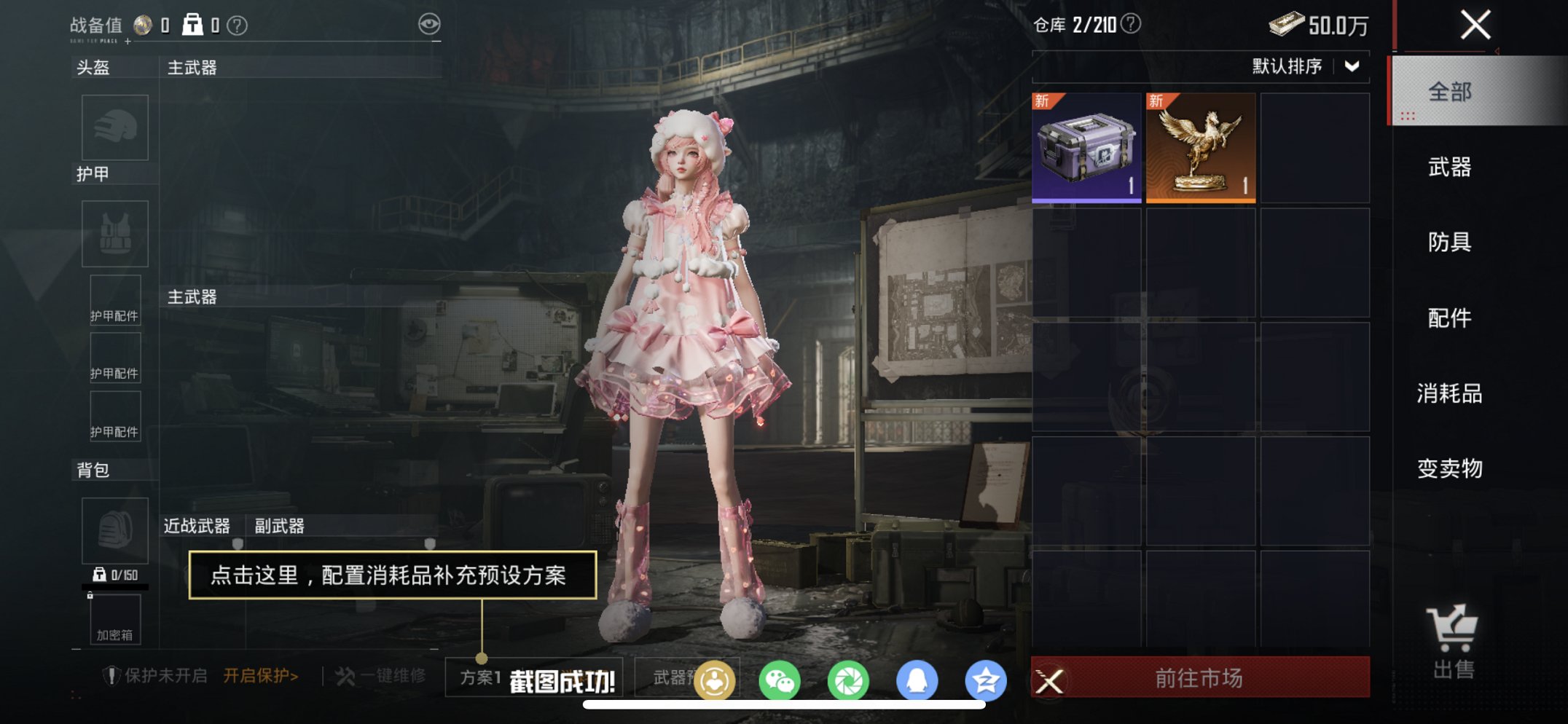Toggle the eye preview icon near 战备值
The width and height of the screenshot is (1568, 724).
click(432, 23)
